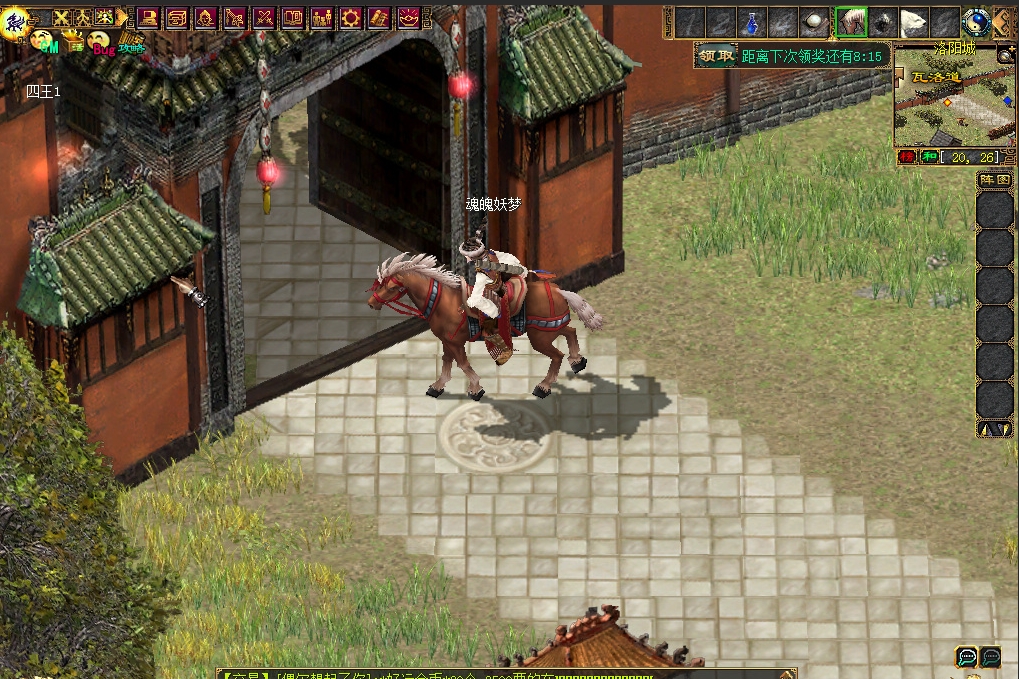Click the 领取 reward claim button
This screenshot has height=679, width=1019.
pos(716,56)
